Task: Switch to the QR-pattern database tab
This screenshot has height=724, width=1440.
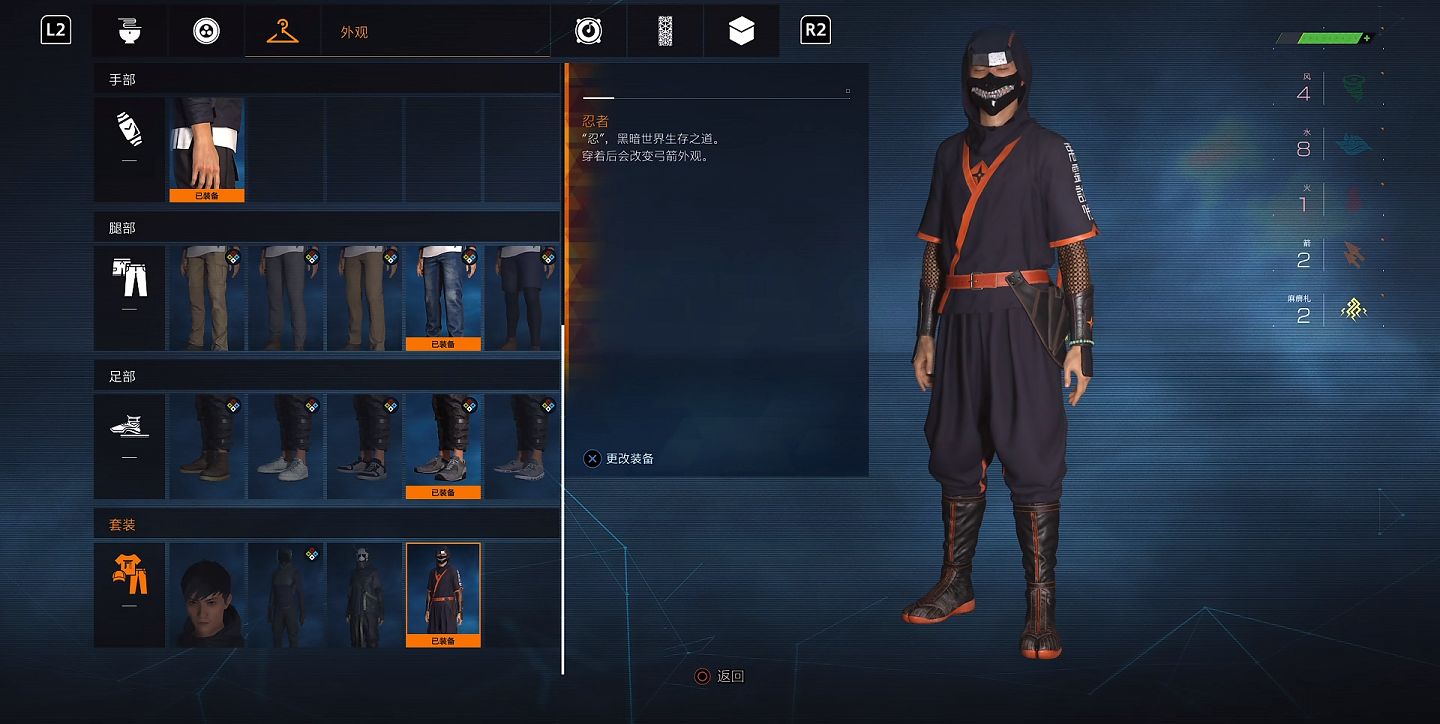Action: (x=665, y=31)
